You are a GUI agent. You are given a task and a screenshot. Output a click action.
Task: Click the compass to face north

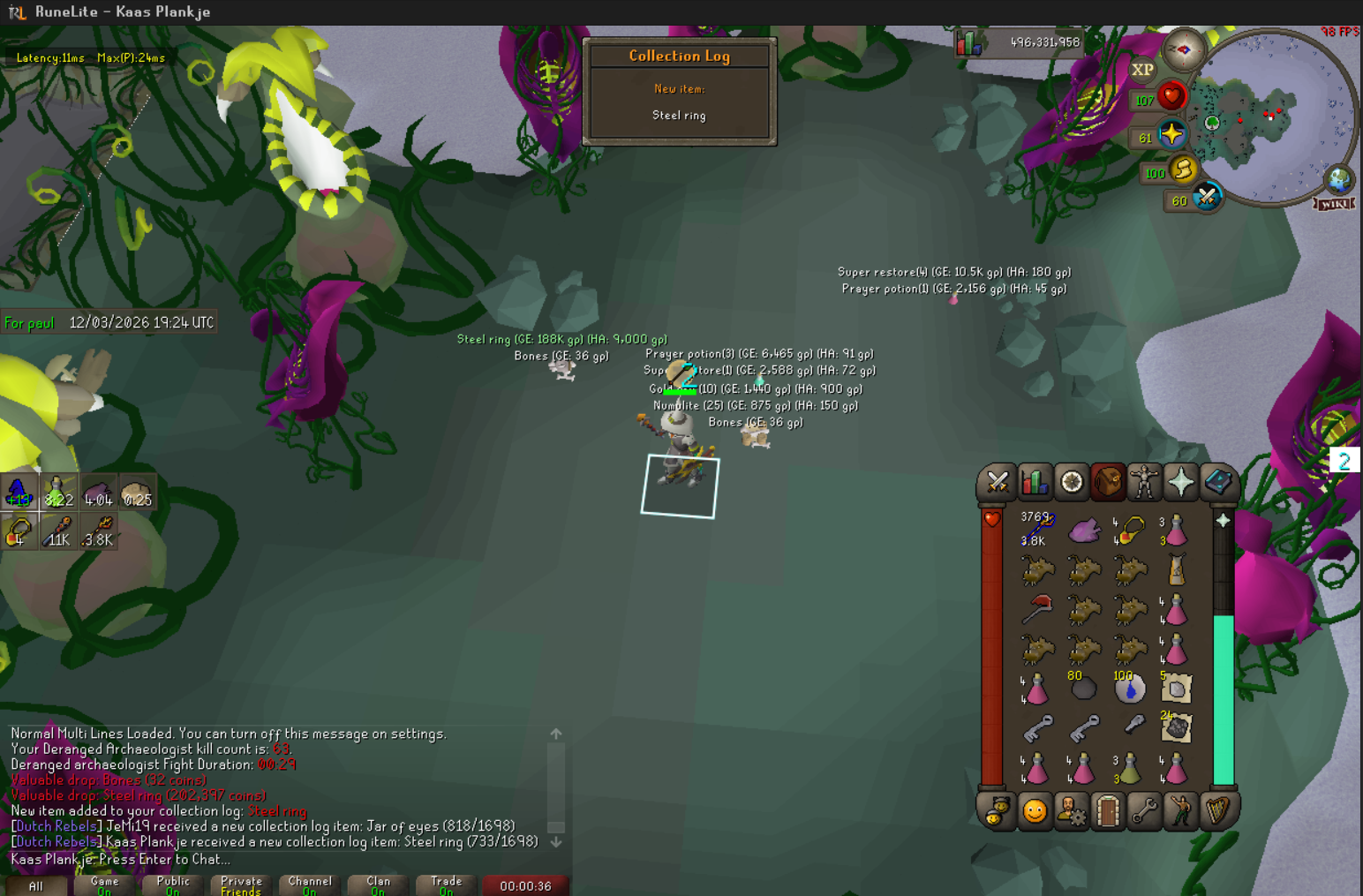(1183, 50)
